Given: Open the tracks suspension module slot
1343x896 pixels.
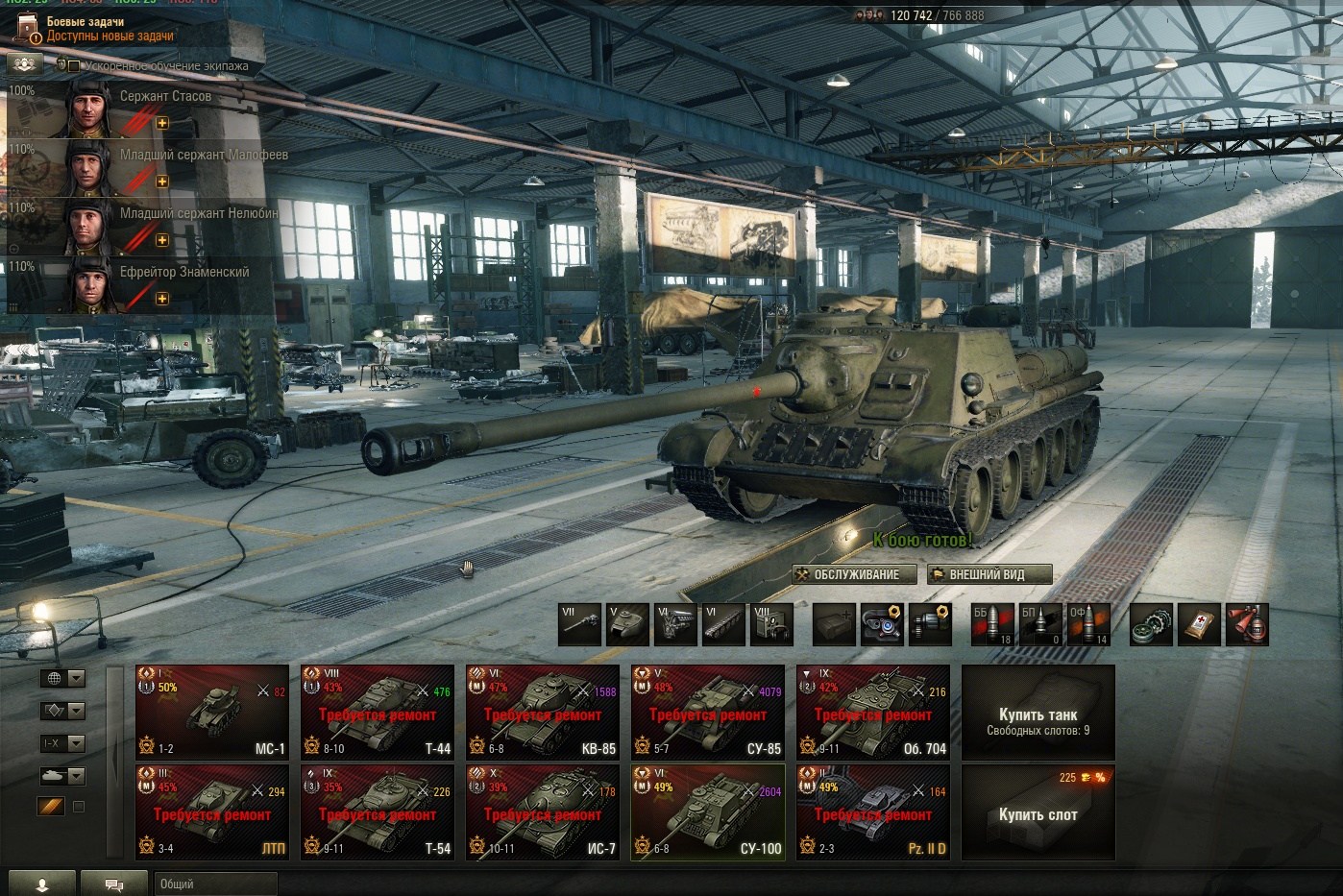Looking at the screenshot, I should [x=724, y=624].
